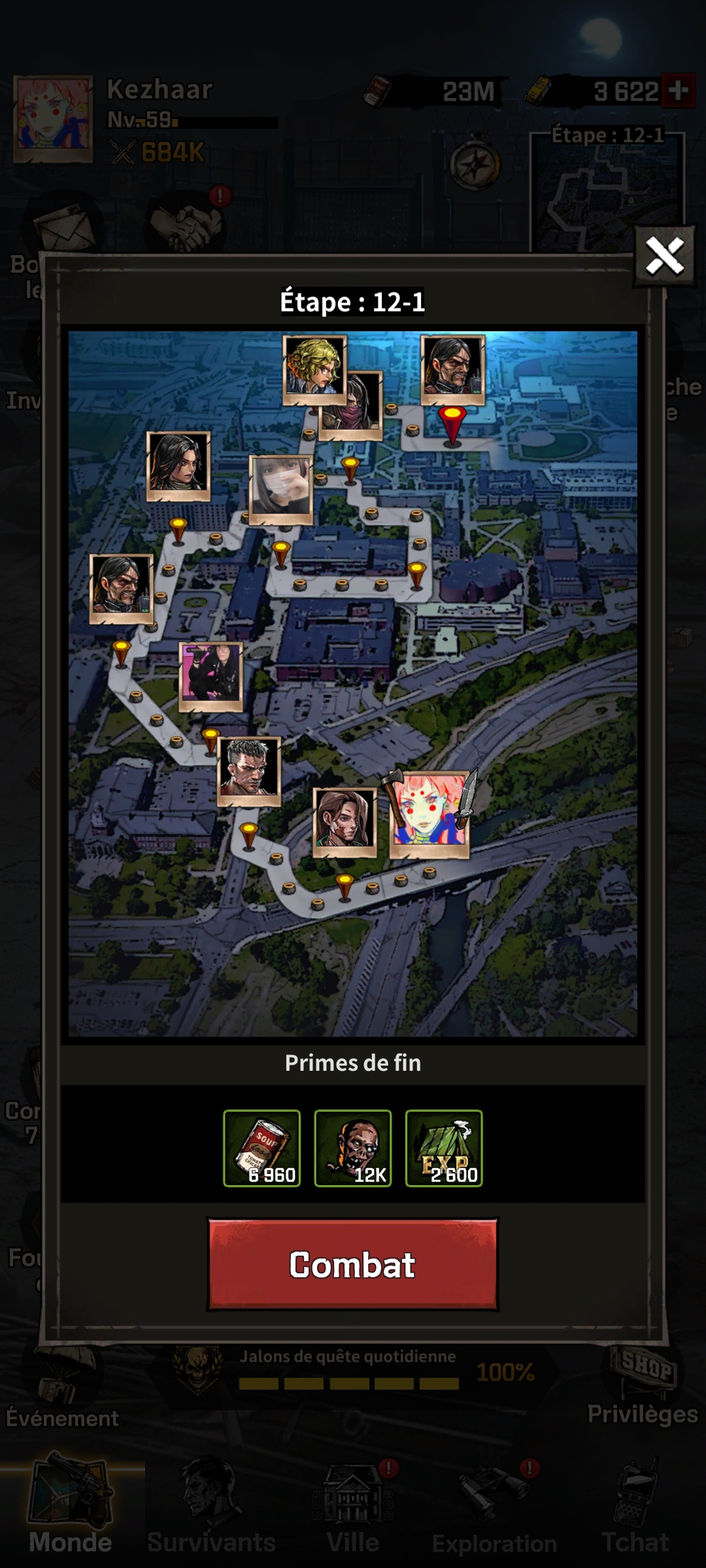Screen dimensions: 706x1568
Task: Open Kezhaar's profile avatar
Action: tap(53, 119)
